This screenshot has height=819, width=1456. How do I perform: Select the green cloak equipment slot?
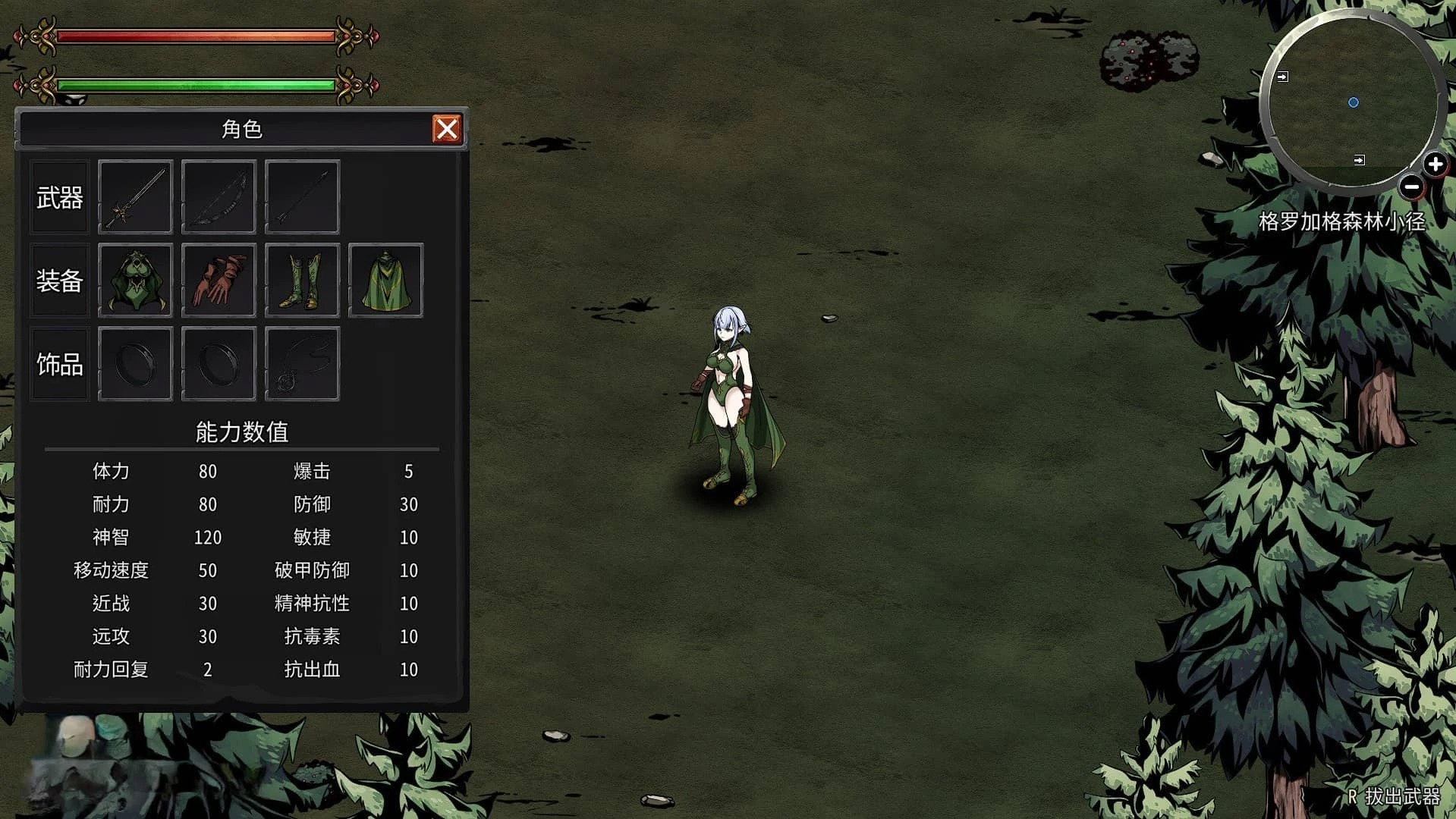pos(385,281)
